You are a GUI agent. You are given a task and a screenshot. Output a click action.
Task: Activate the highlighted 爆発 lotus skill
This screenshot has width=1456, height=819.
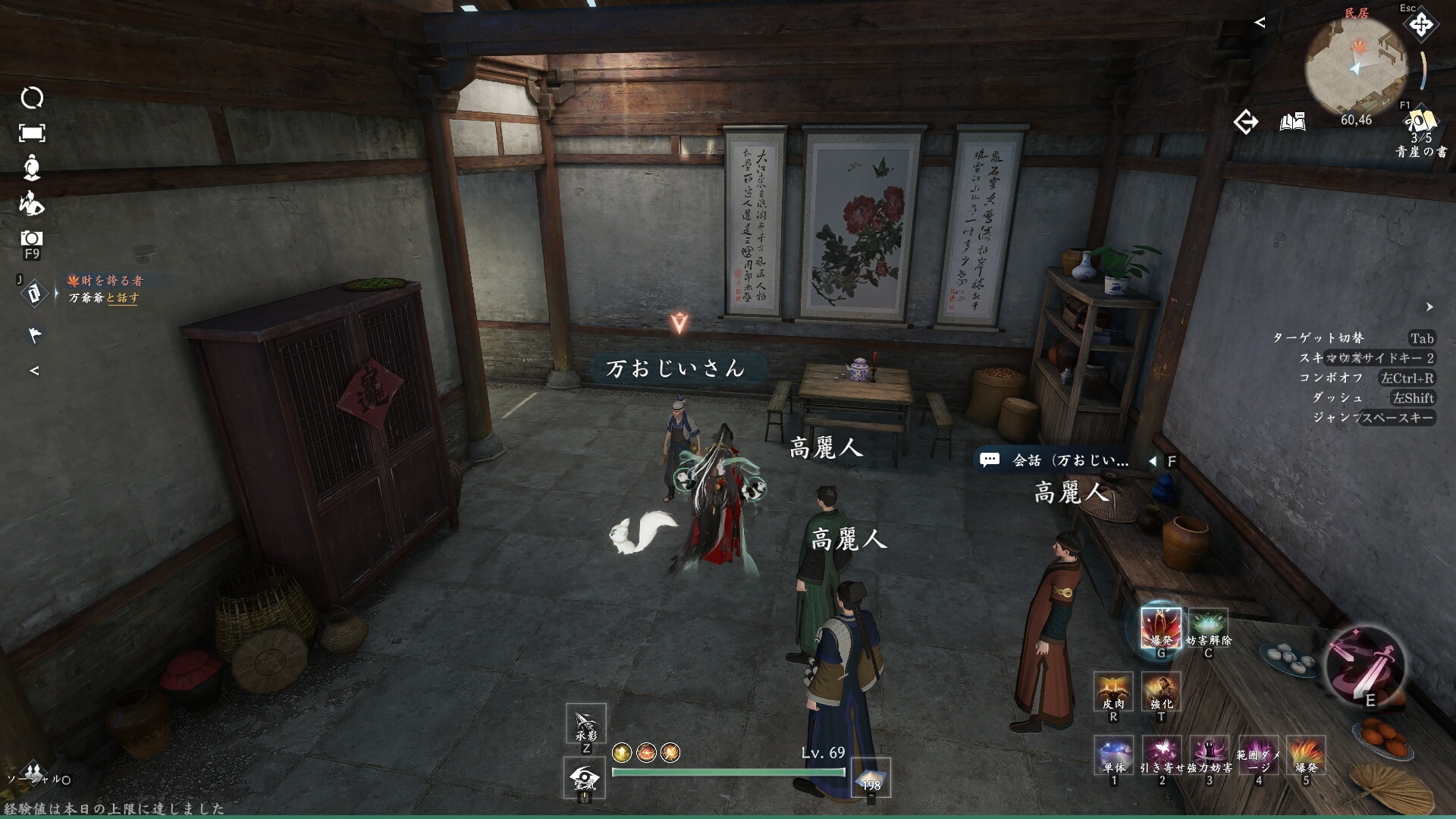click(1160, 626)
